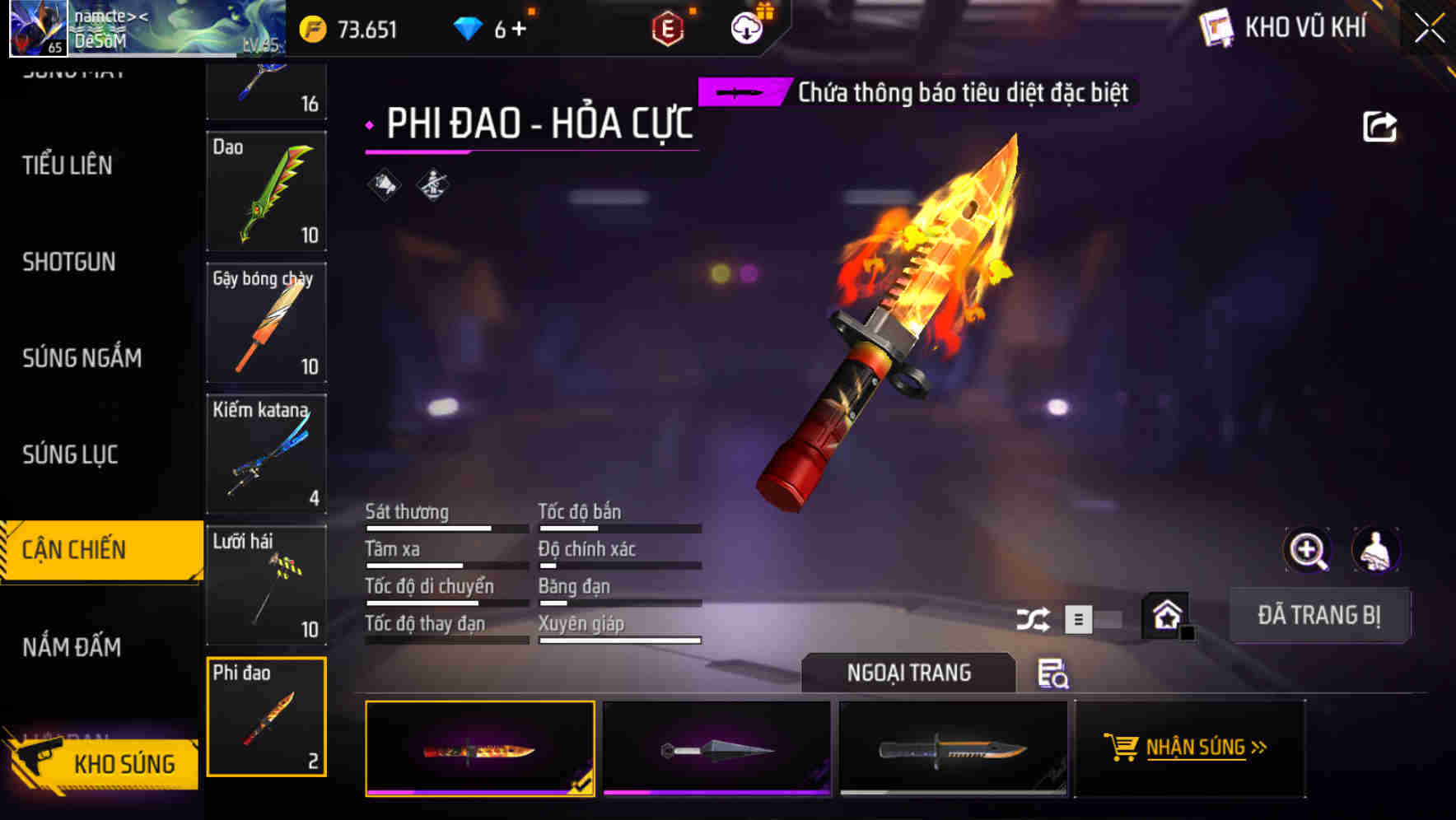Click the diamond currency icon
The image size is (1456, 820).
[467, 26]
